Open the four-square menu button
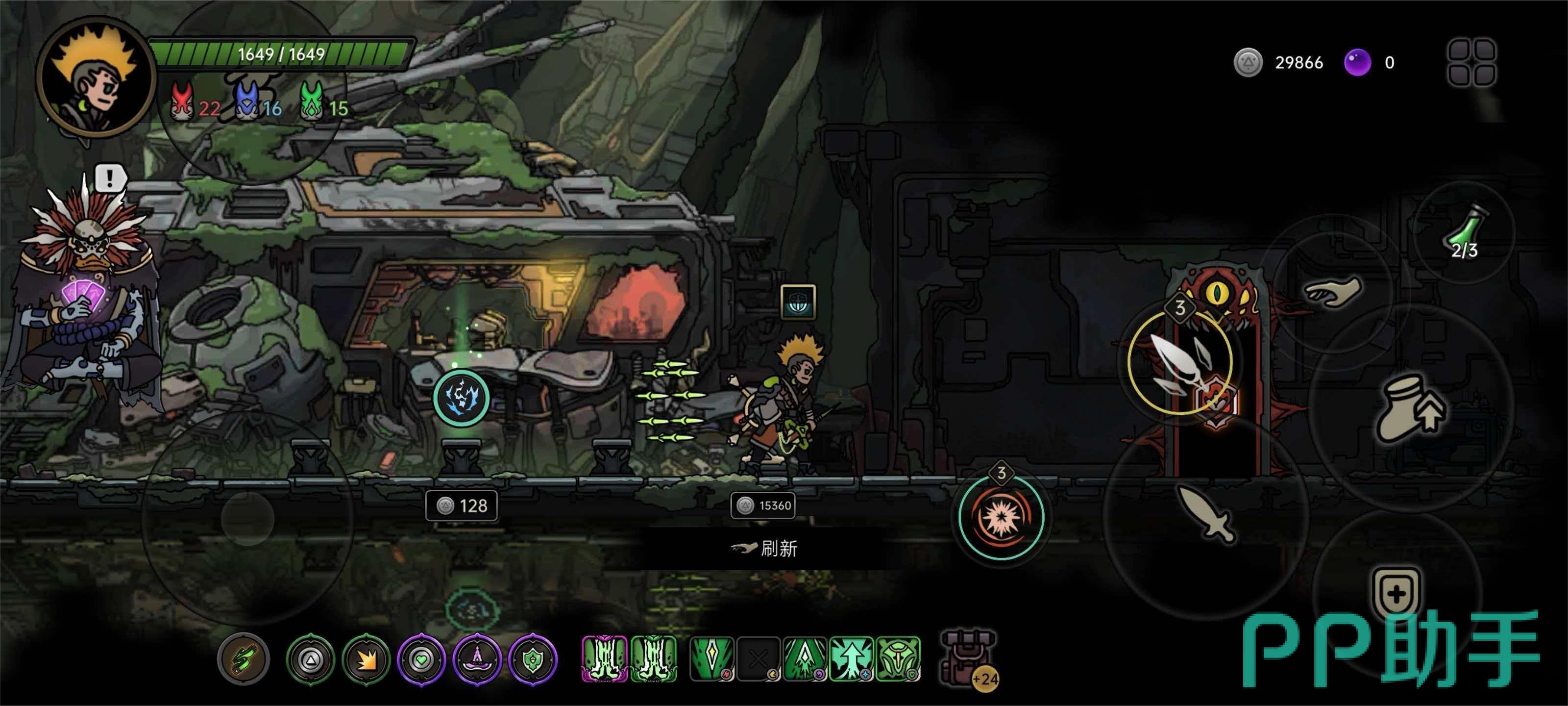Image resolution: width=1568 pixels, height=706 pixels. [1471, 62]
